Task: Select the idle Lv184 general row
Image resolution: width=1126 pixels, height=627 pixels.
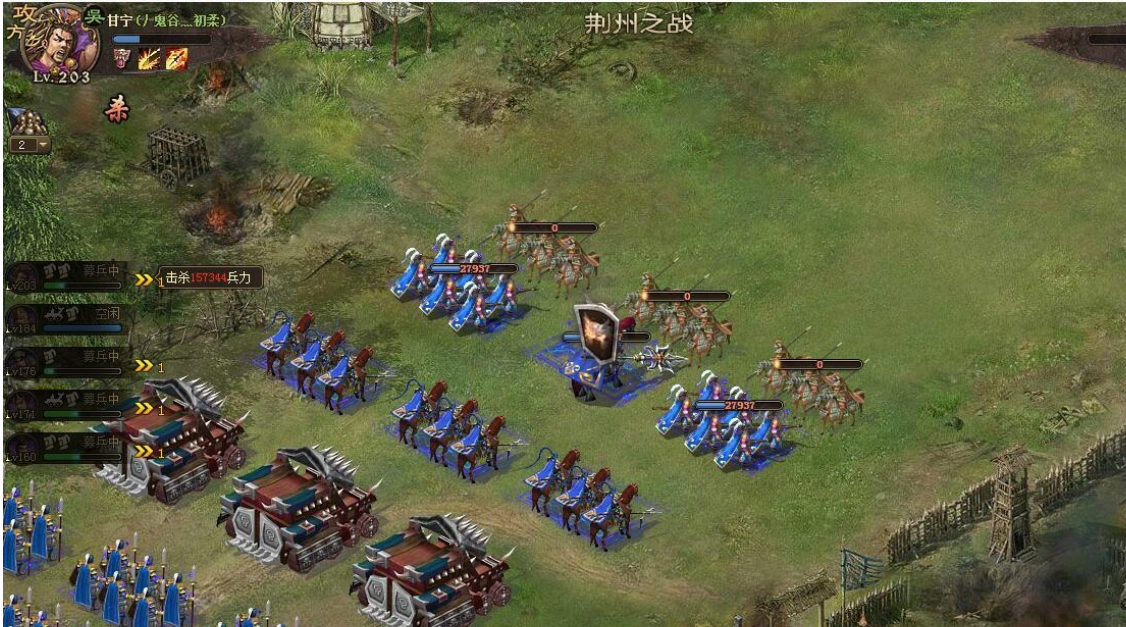Action: 66,319
